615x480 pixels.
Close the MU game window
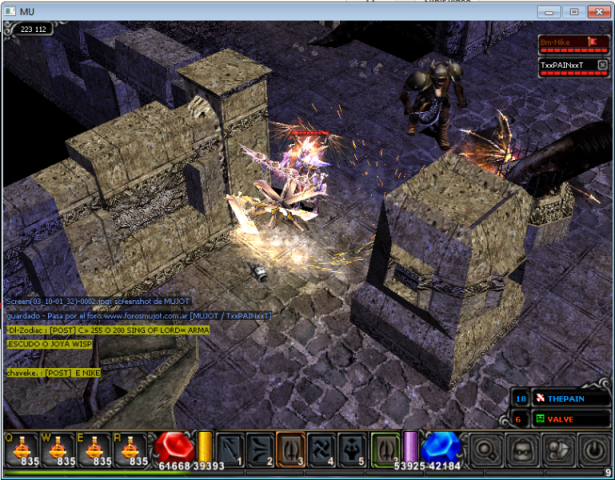pyautogui.click(x=597, y=11)
